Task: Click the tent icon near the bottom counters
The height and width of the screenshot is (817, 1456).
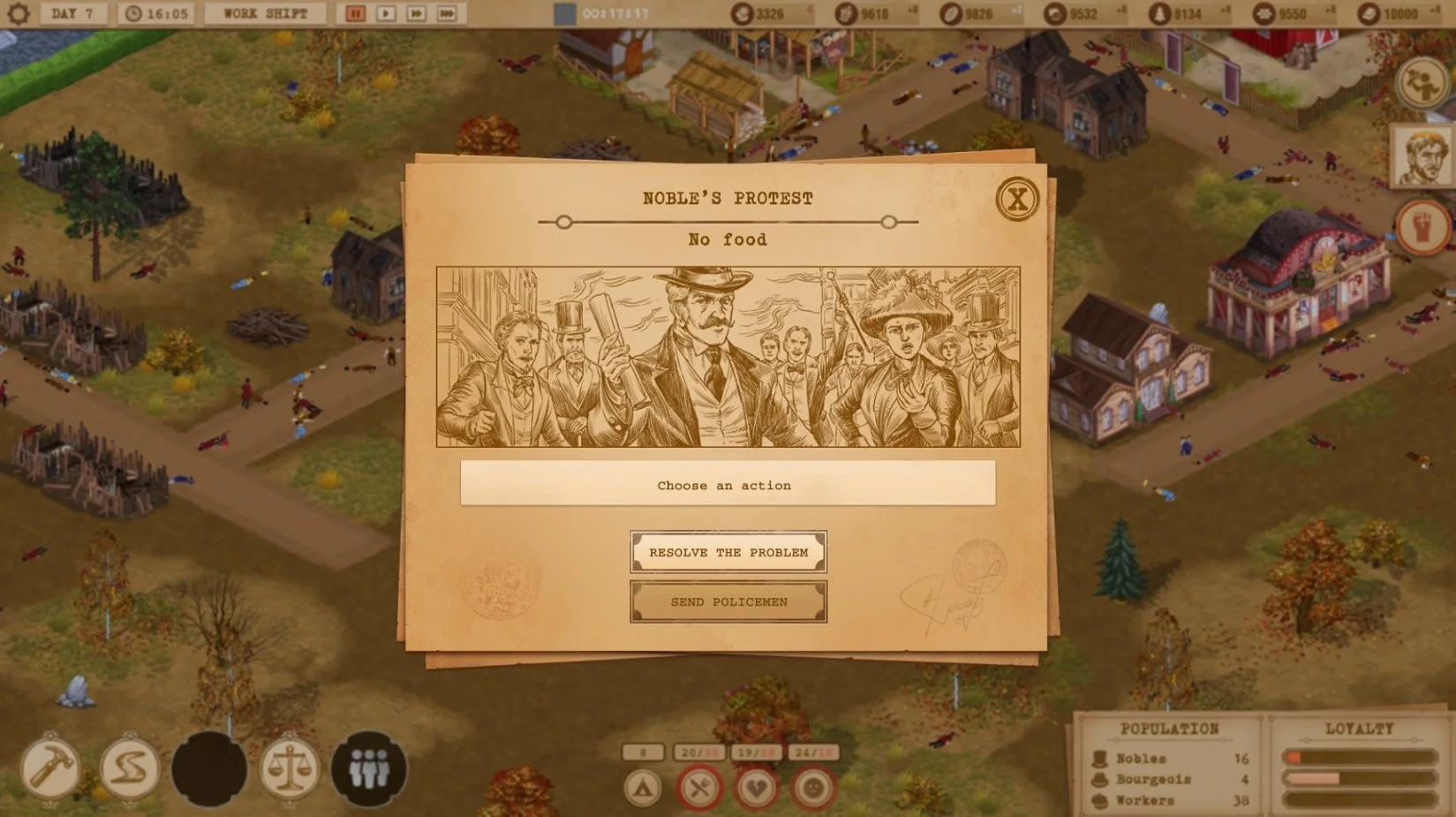Action: 644,786
